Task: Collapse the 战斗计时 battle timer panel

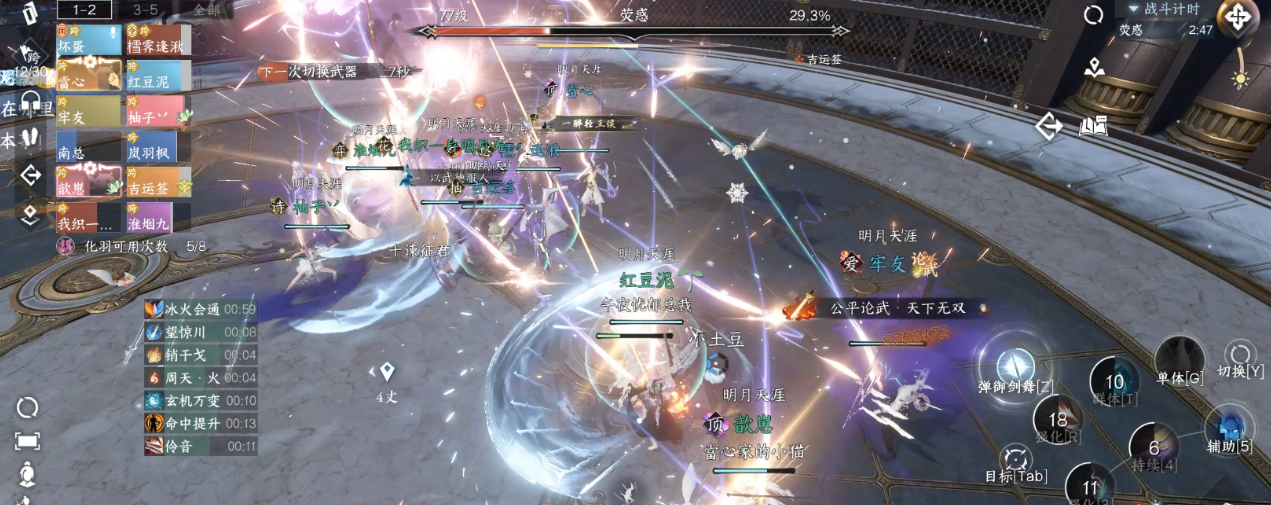Action: click(x=1133, y=9)
